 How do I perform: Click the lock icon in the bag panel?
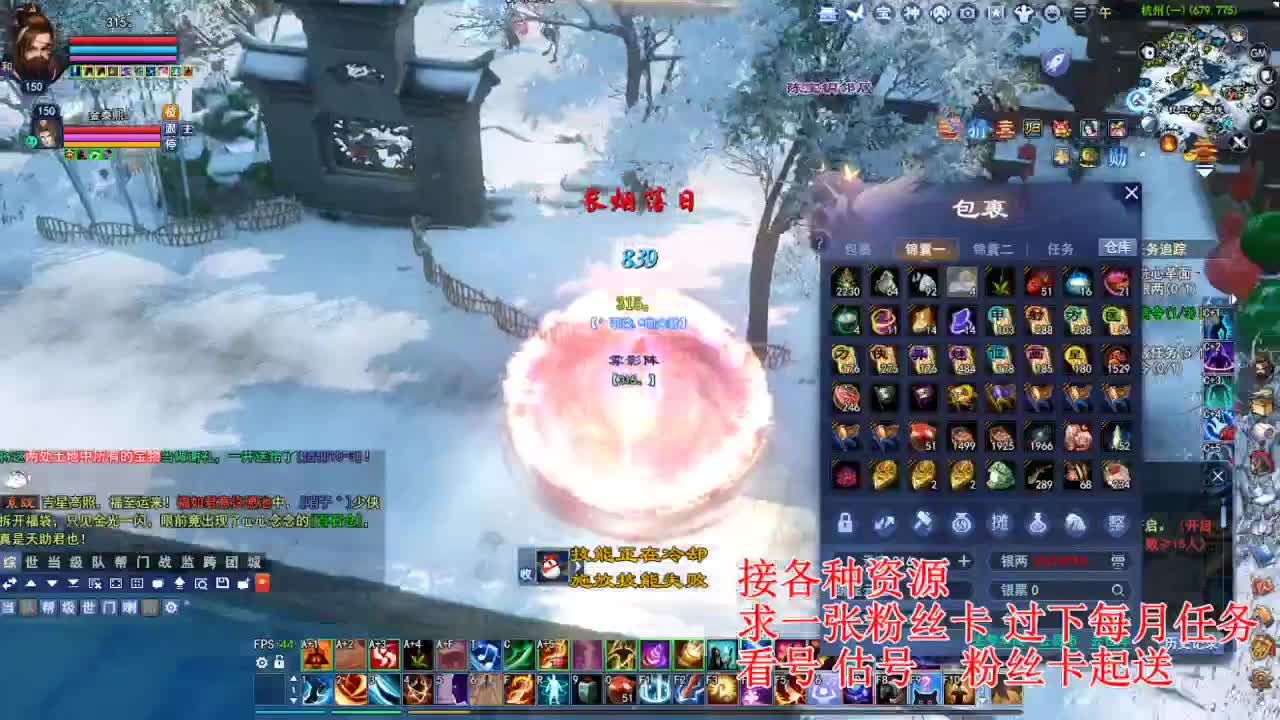point(844,525)
